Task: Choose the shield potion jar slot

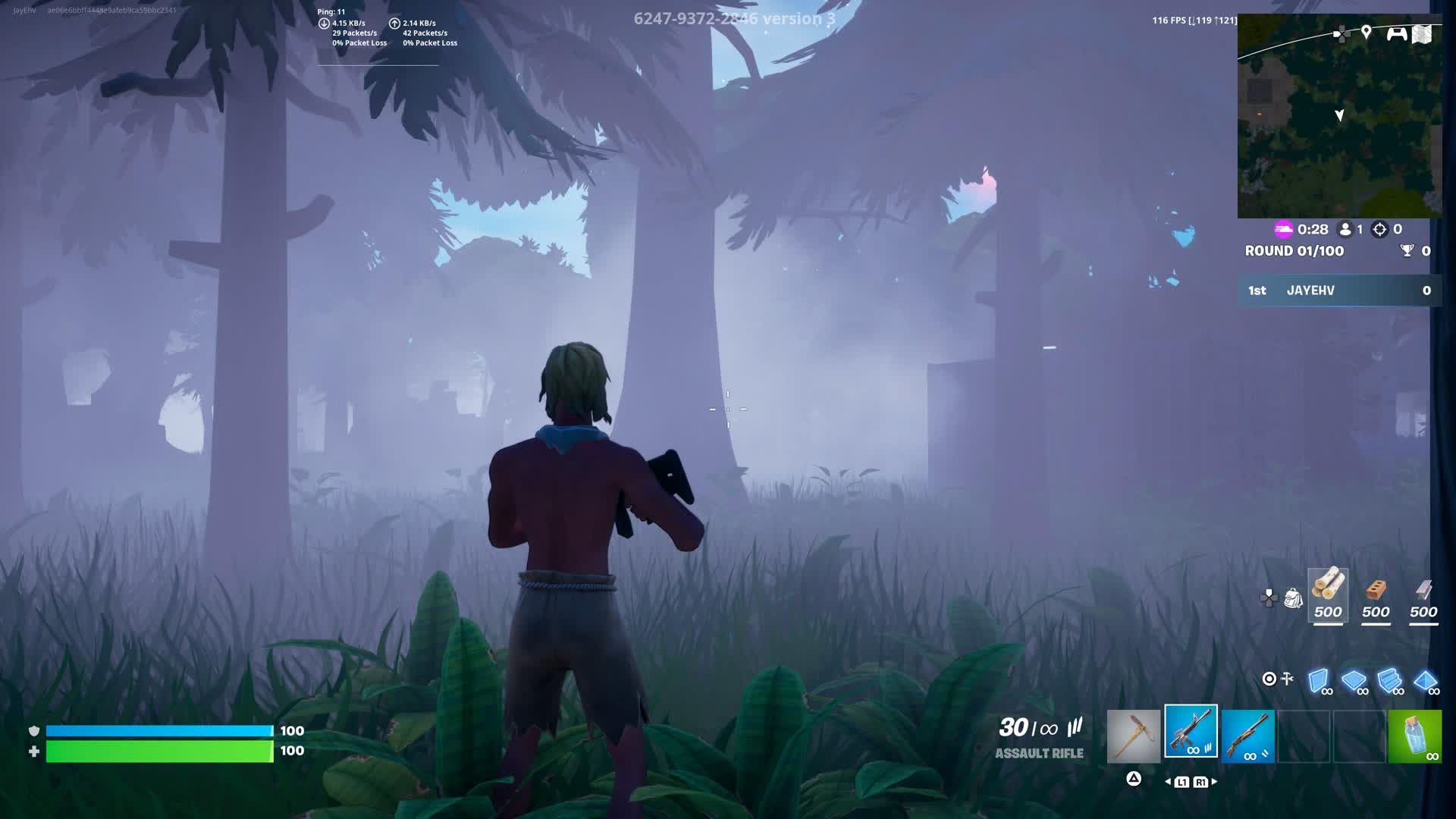Action: pyautogui.click(x=1415, y=736)
